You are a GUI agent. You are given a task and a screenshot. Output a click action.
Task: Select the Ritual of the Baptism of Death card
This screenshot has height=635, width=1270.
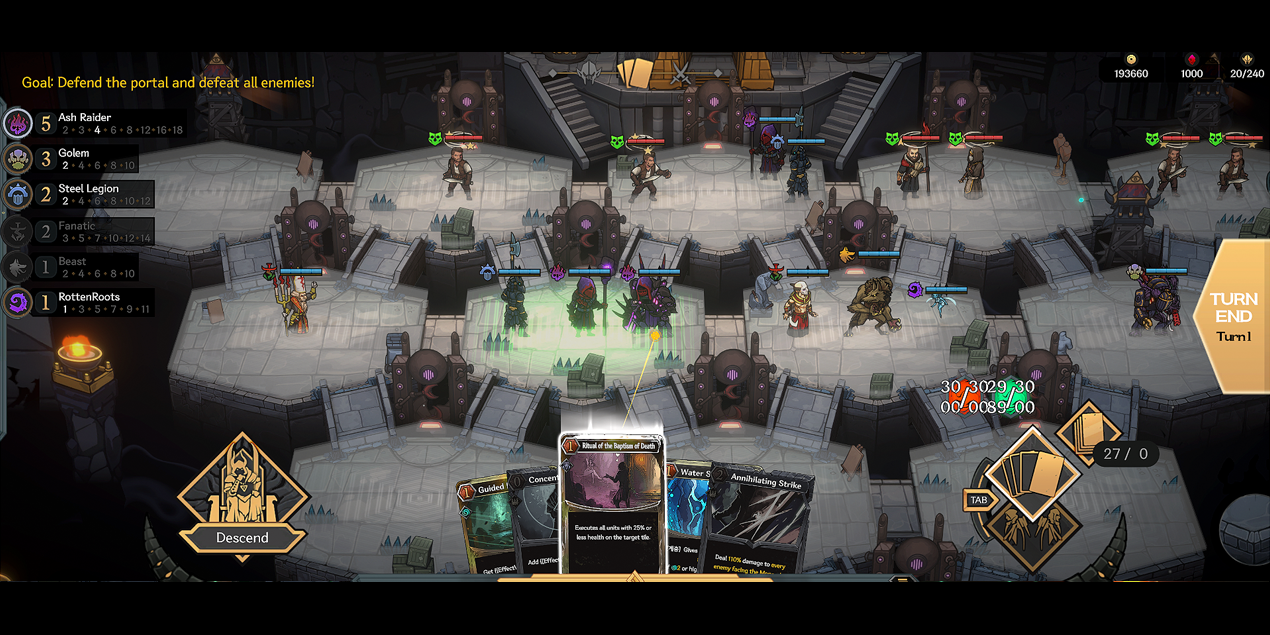612,500
